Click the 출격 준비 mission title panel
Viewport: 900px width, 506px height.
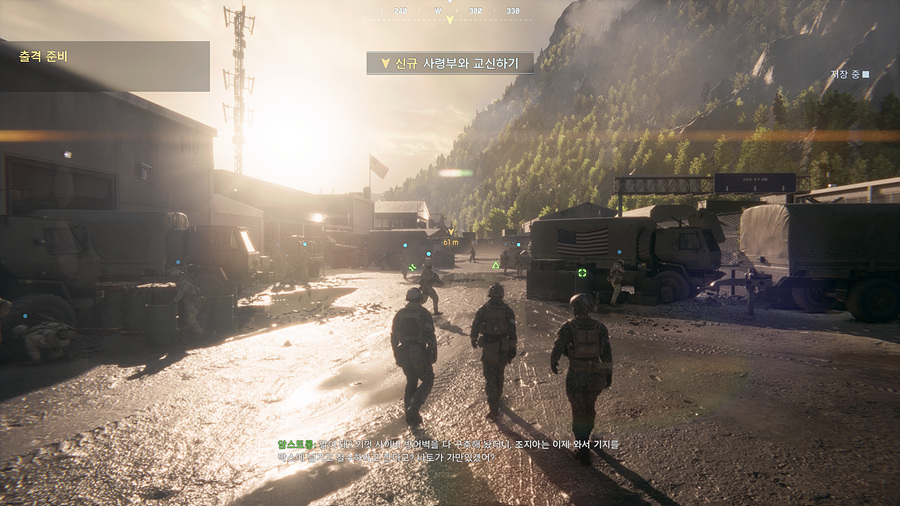pos(105,66)
